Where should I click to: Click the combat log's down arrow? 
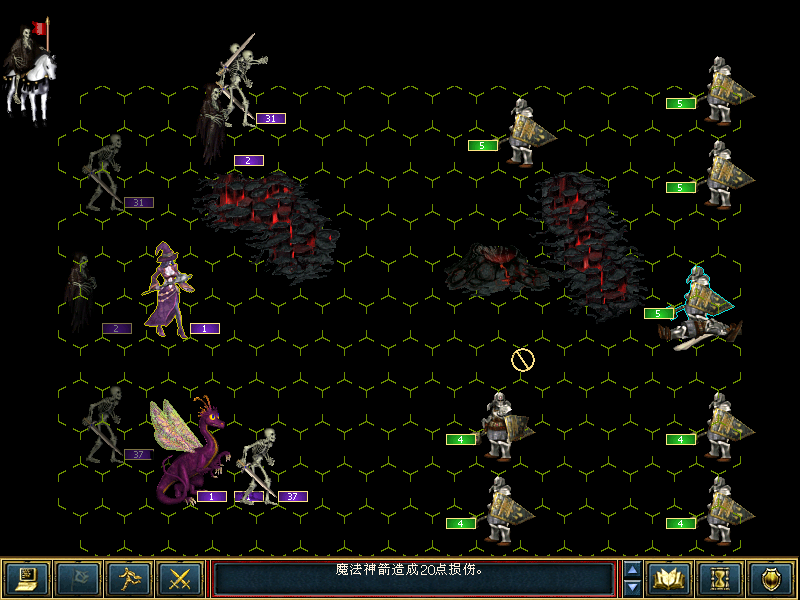coord(632,587)
